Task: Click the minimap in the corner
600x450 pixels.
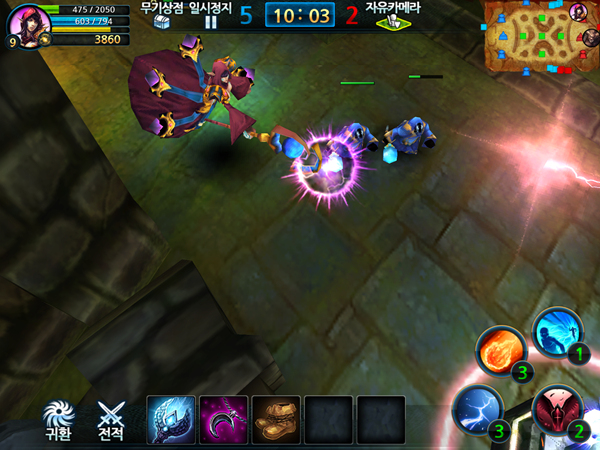Action: point(528,38)
